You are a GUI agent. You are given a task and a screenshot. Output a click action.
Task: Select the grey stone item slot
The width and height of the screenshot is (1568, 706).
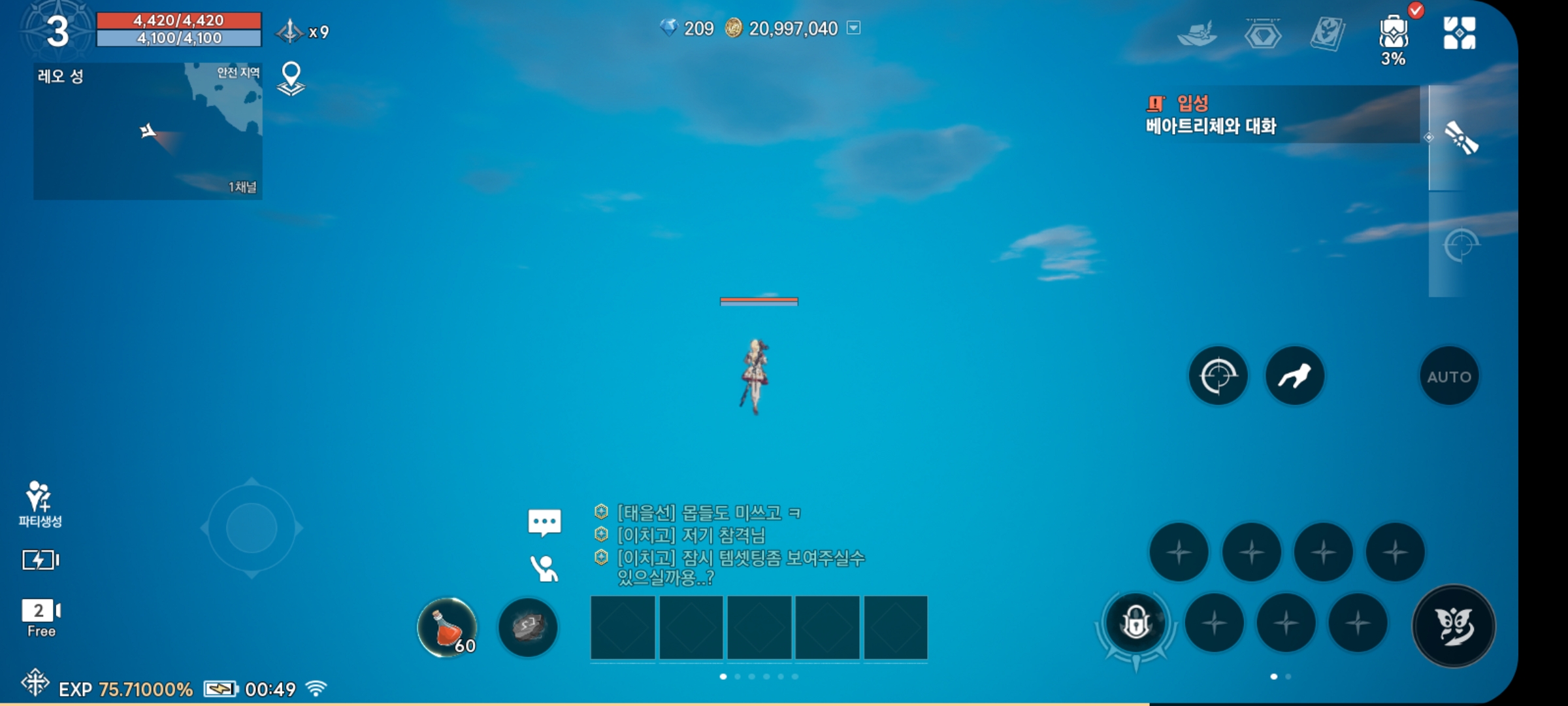coord(528,628)
